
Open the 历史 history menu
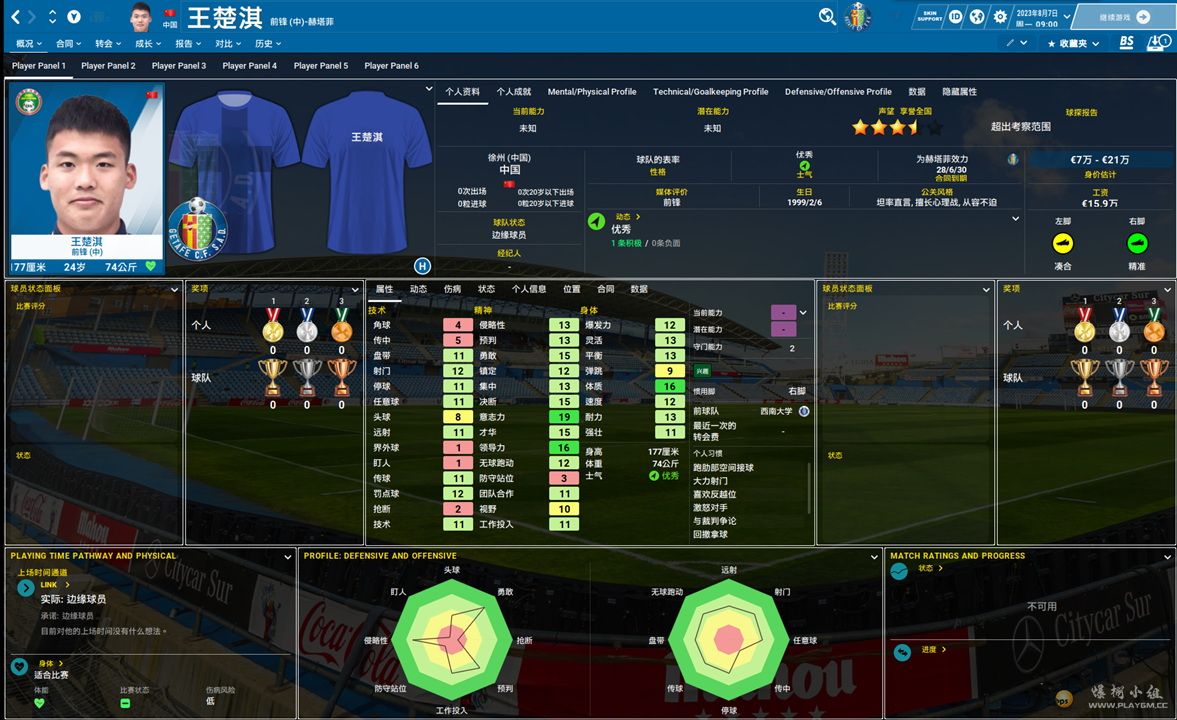tap(267, 44)
